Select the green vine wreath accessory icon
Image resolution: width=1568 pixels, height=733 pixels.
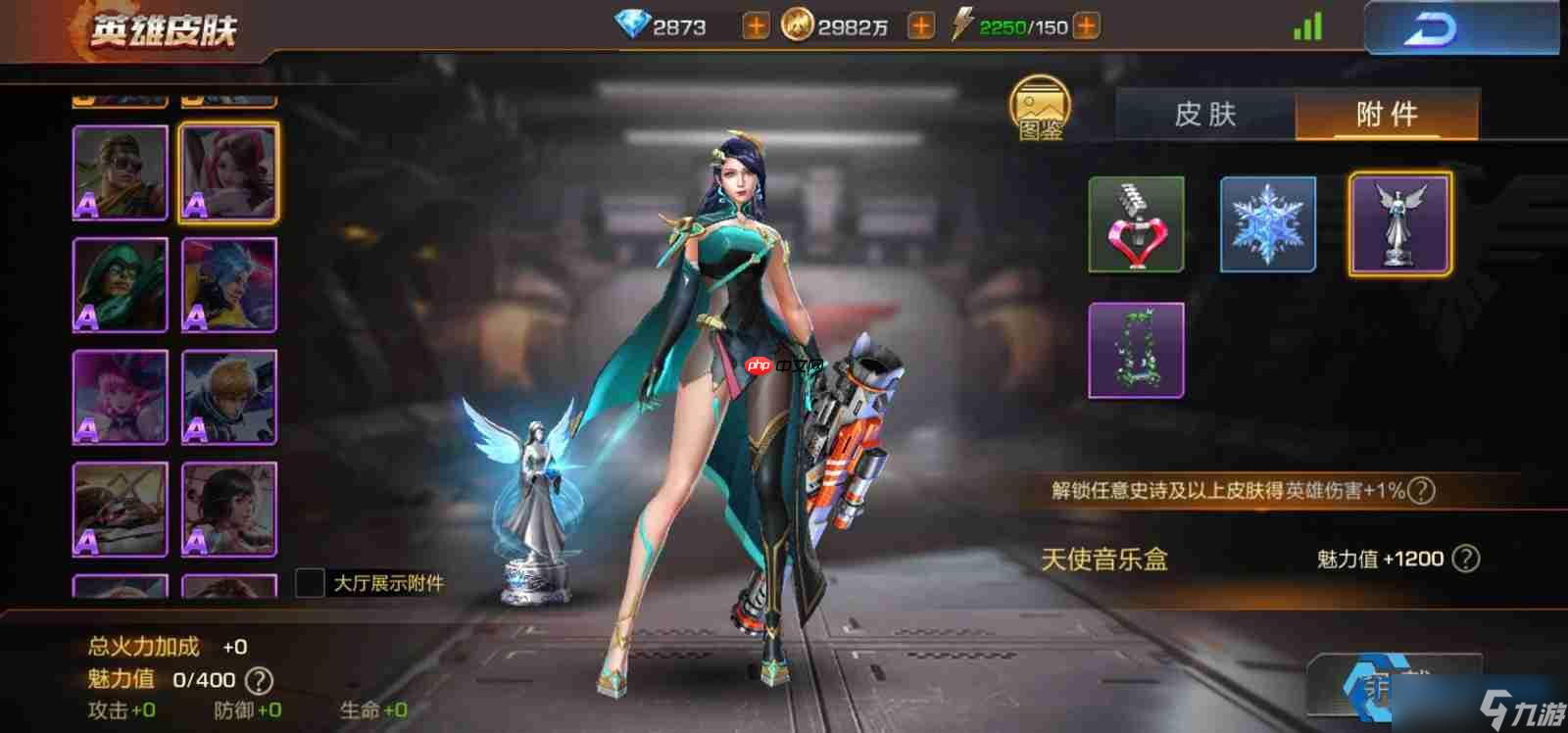coord(1135,351)
